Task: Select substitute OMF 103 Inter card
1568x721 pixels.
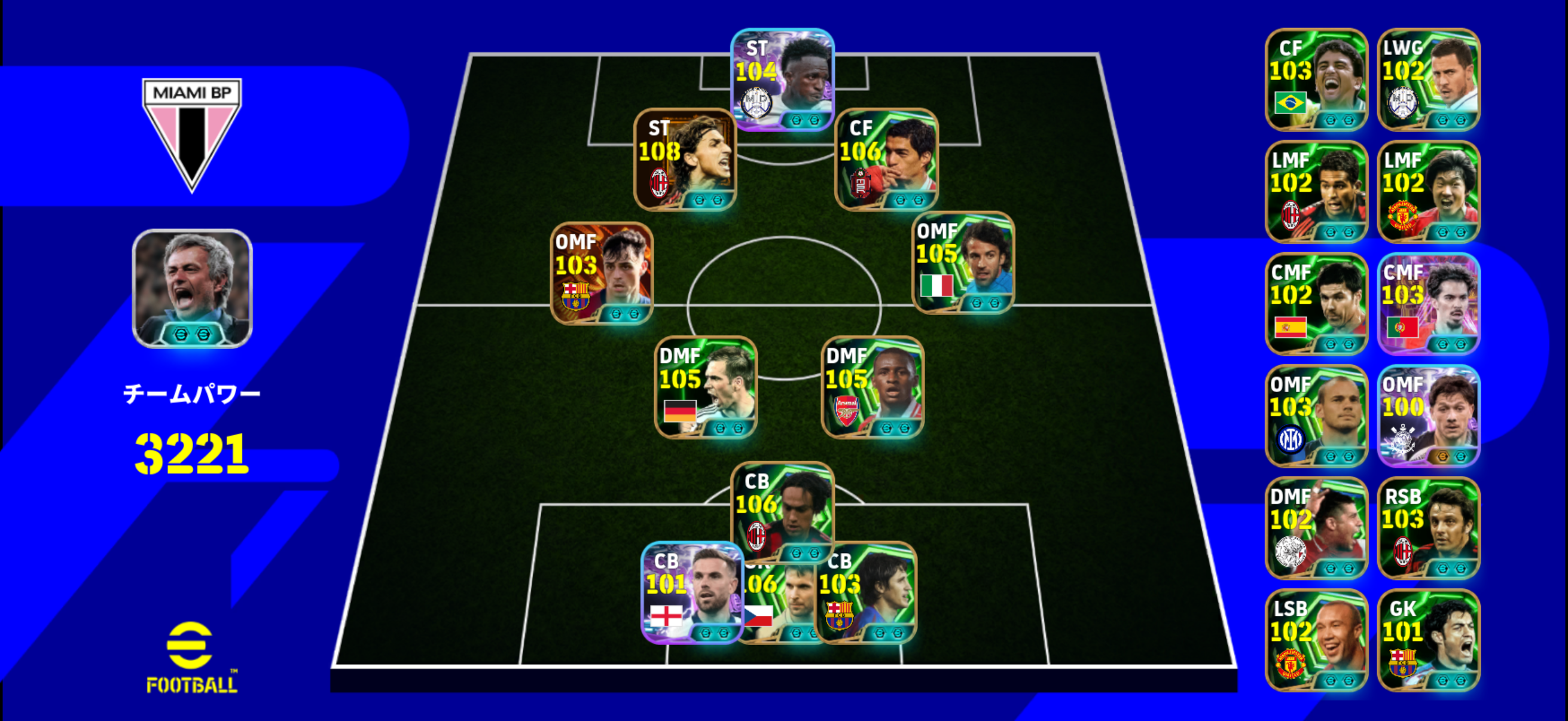Action: 1316,416
